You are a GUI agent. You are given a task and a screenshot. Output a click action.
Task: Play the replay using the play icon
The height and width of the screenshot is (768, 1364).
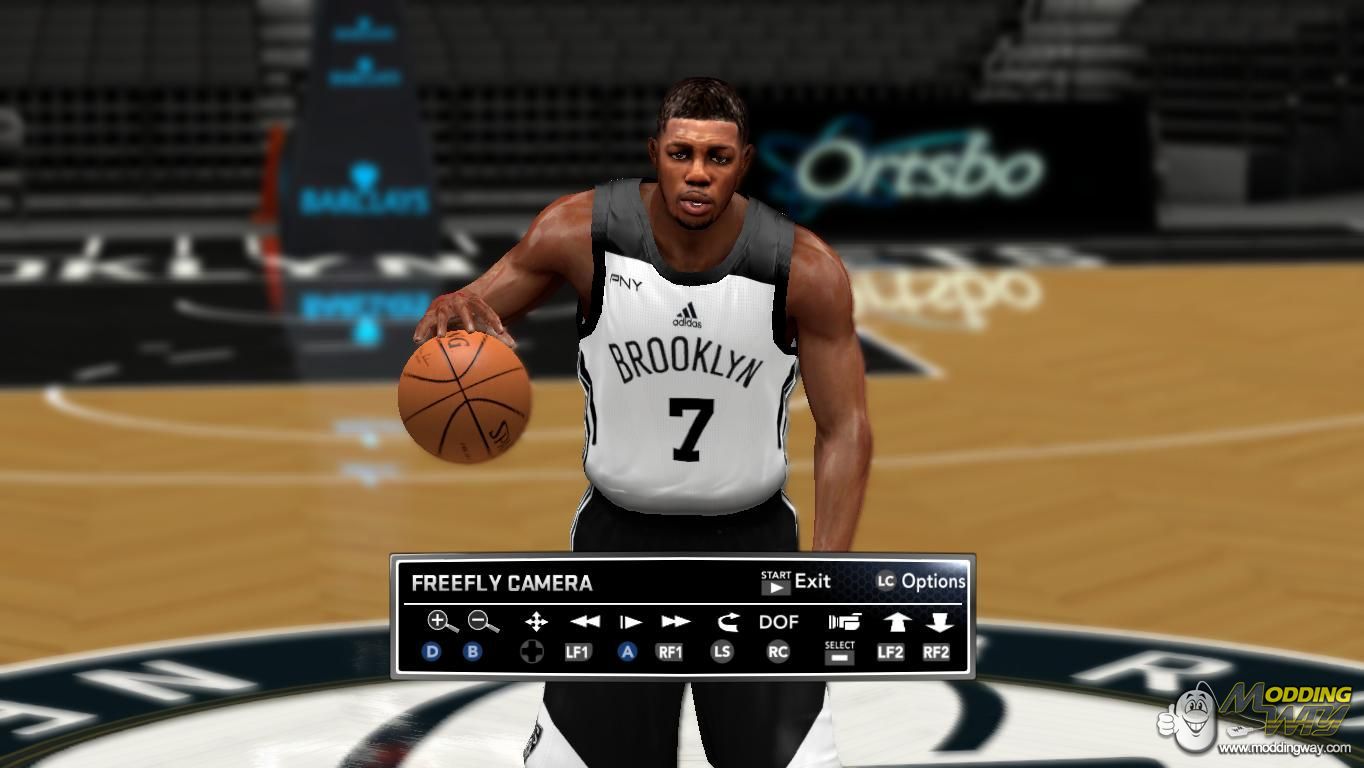pos(630,622)
